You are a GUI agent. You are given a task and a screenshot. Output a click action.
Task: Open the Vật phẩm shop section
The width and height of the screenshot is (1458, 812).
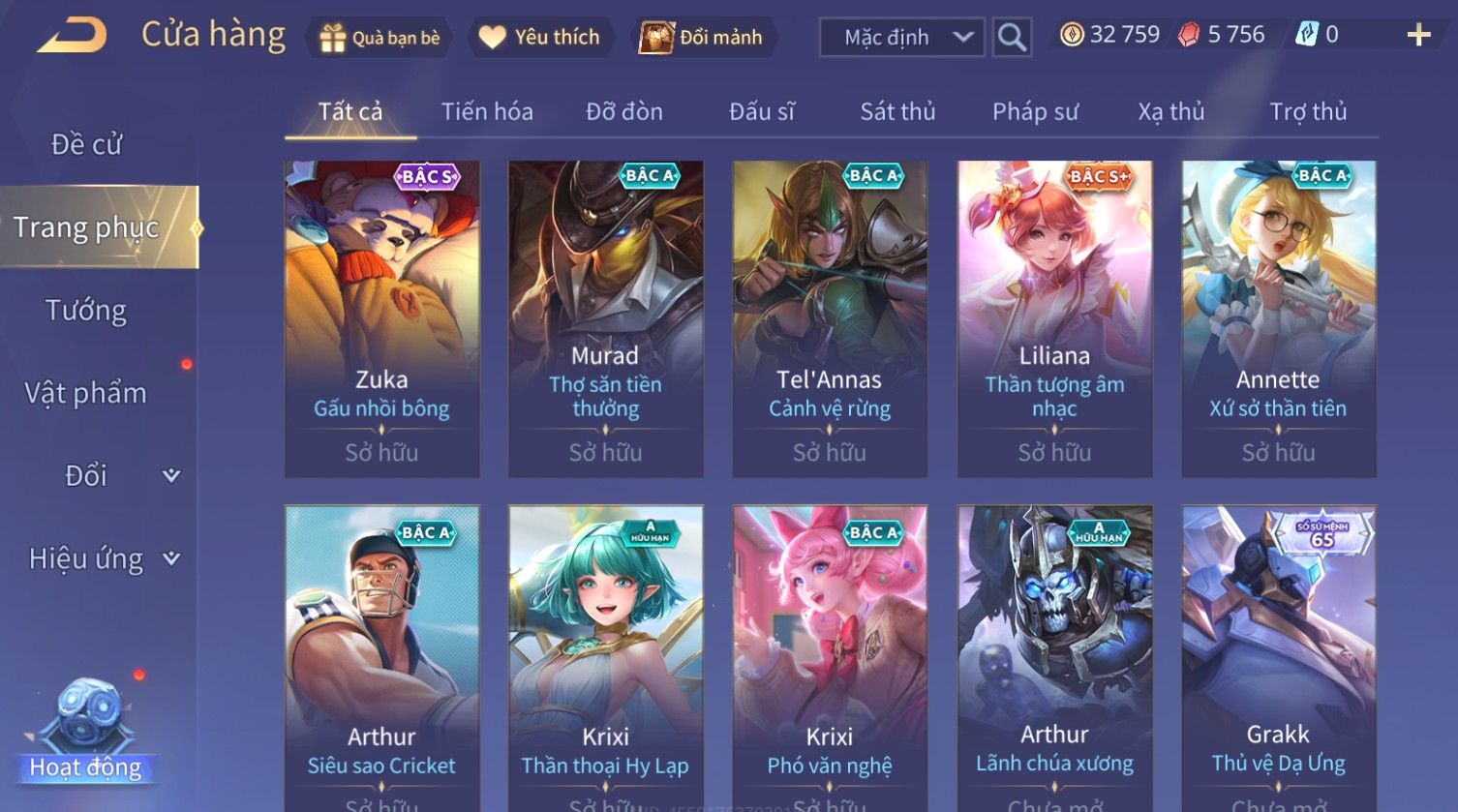coord(86,394)
